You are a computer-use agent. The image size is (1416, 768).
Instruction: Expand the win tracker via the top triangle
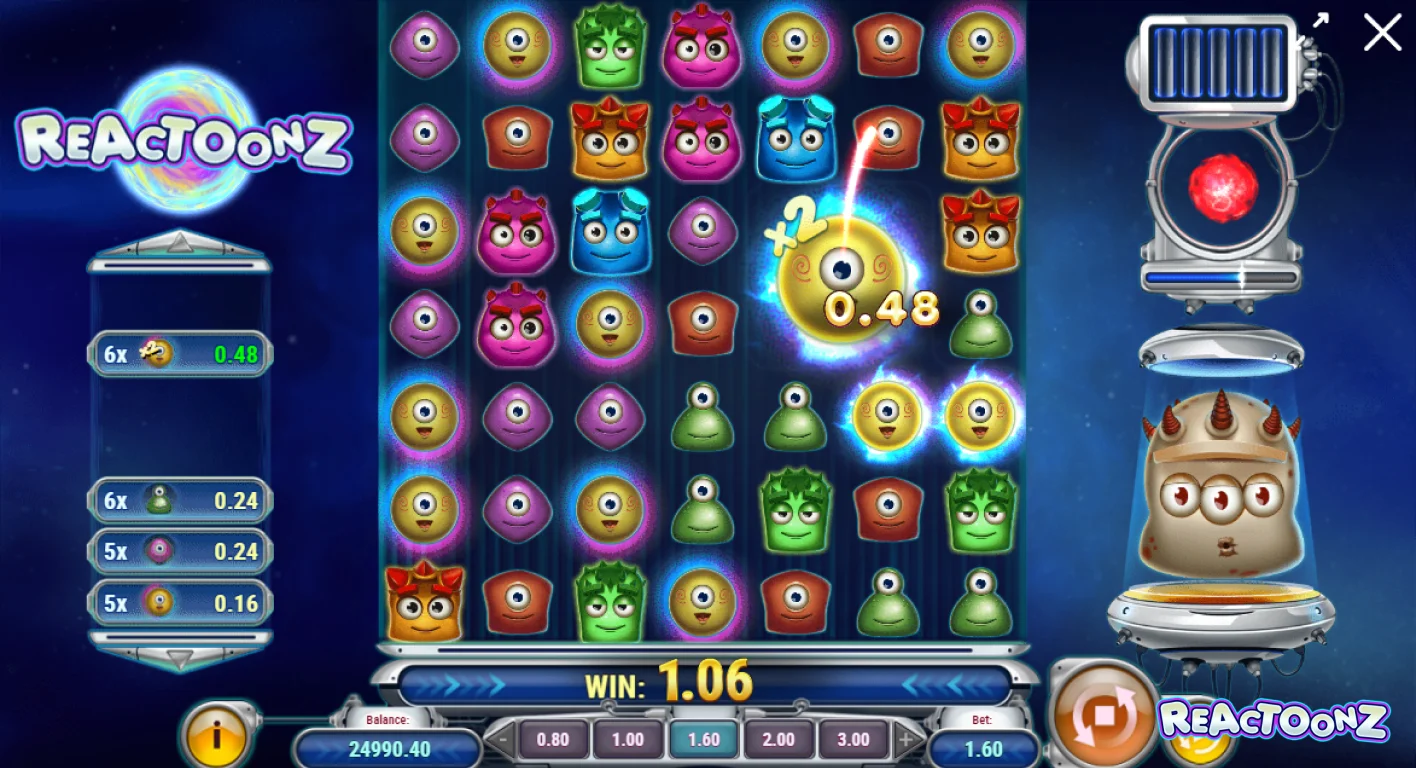click(x=180, y=243)
